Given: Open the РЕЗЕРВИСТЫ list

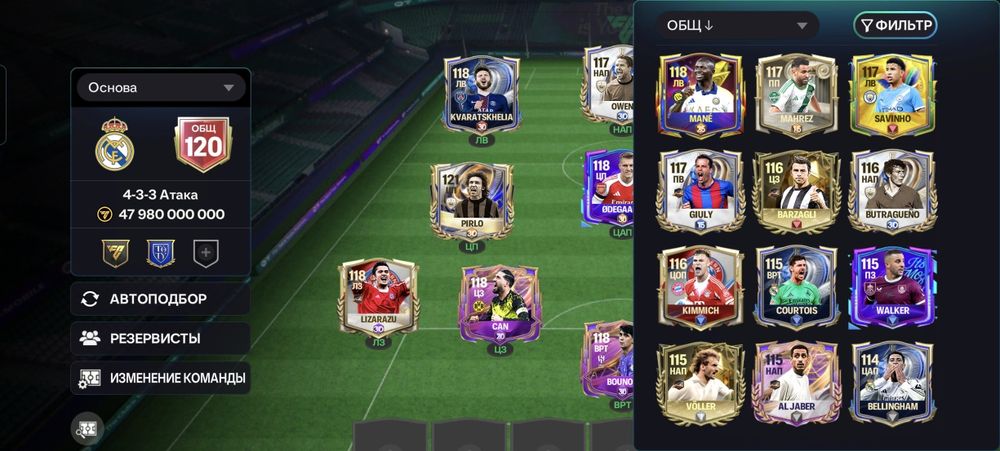Looking at the screenshot, I should coord(160,338).
